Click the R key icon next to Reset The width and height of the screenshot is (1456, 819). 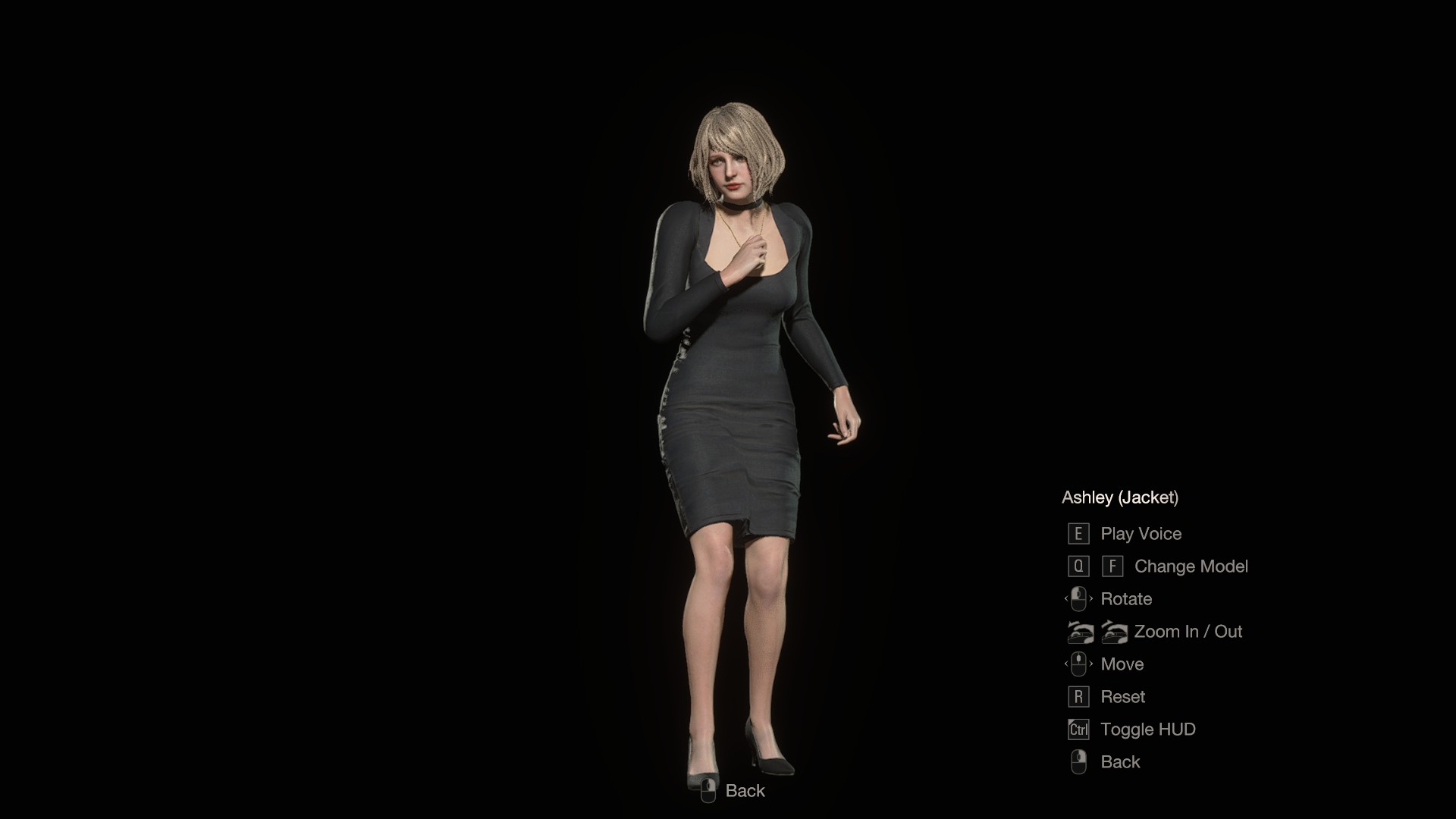(1079, 696)
